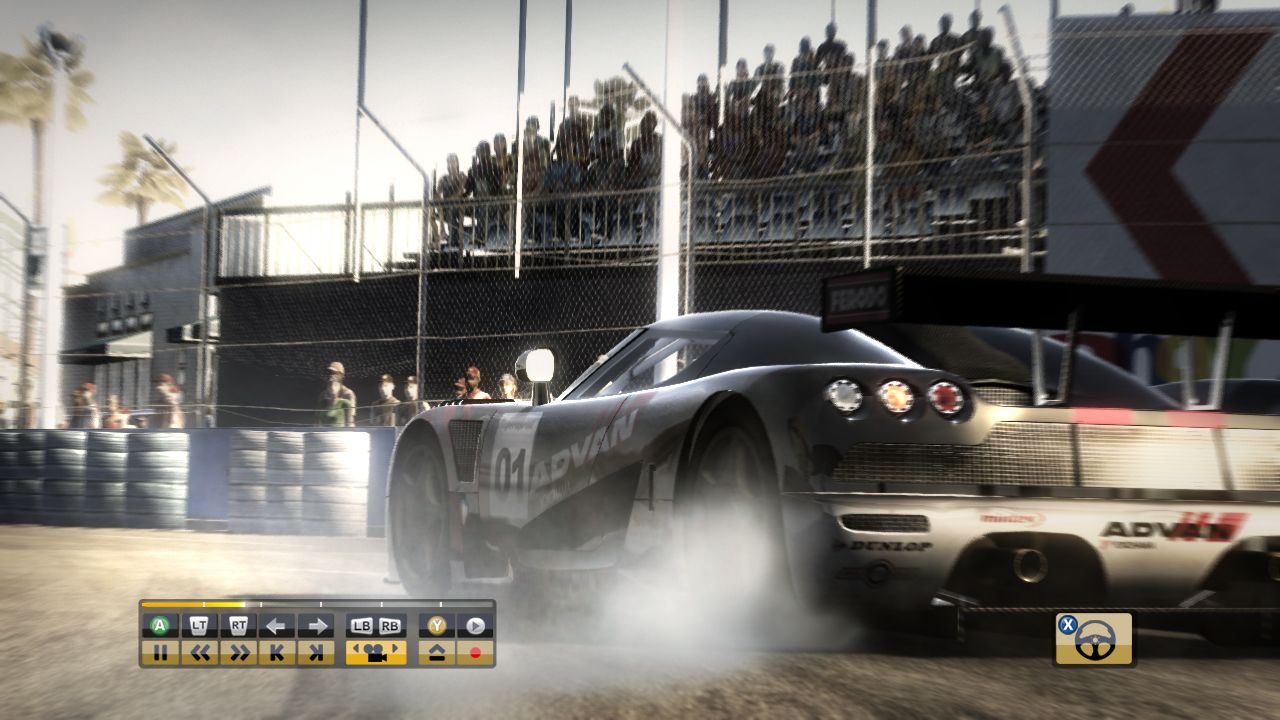Click the green A button badge
The image size is (1280, 720).
coord(160,625)
